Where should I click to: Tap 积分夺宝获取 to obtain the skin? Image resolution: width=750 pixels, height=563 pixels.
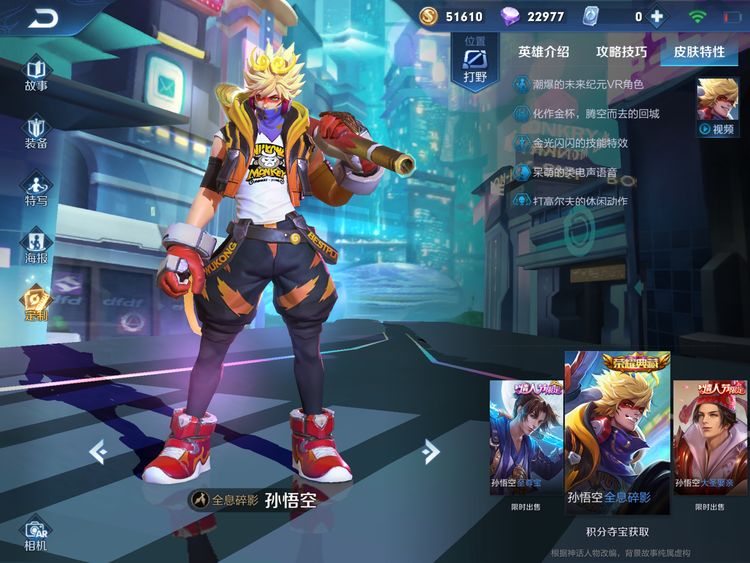tap(617, 531)
